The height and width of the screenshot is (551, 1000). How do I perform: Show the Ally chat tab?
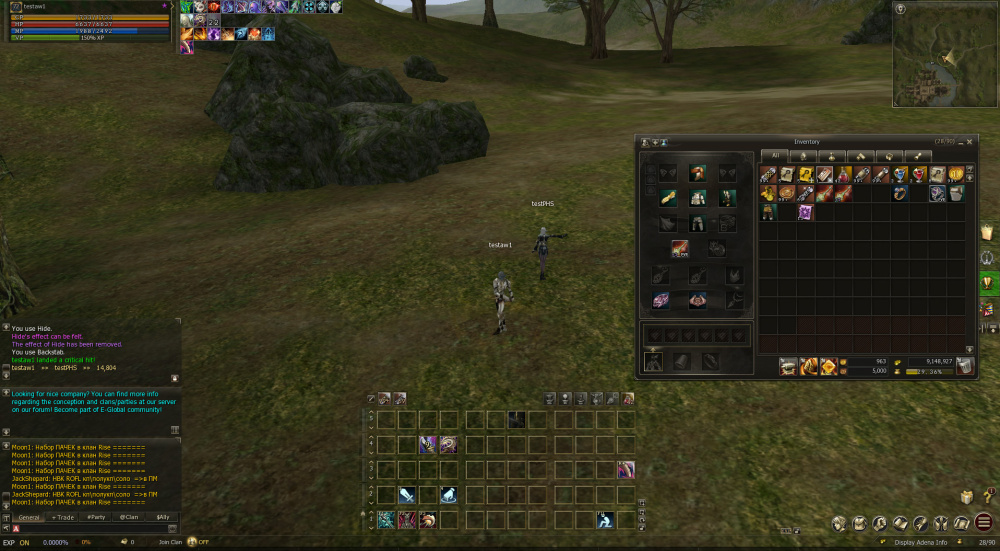162,517
